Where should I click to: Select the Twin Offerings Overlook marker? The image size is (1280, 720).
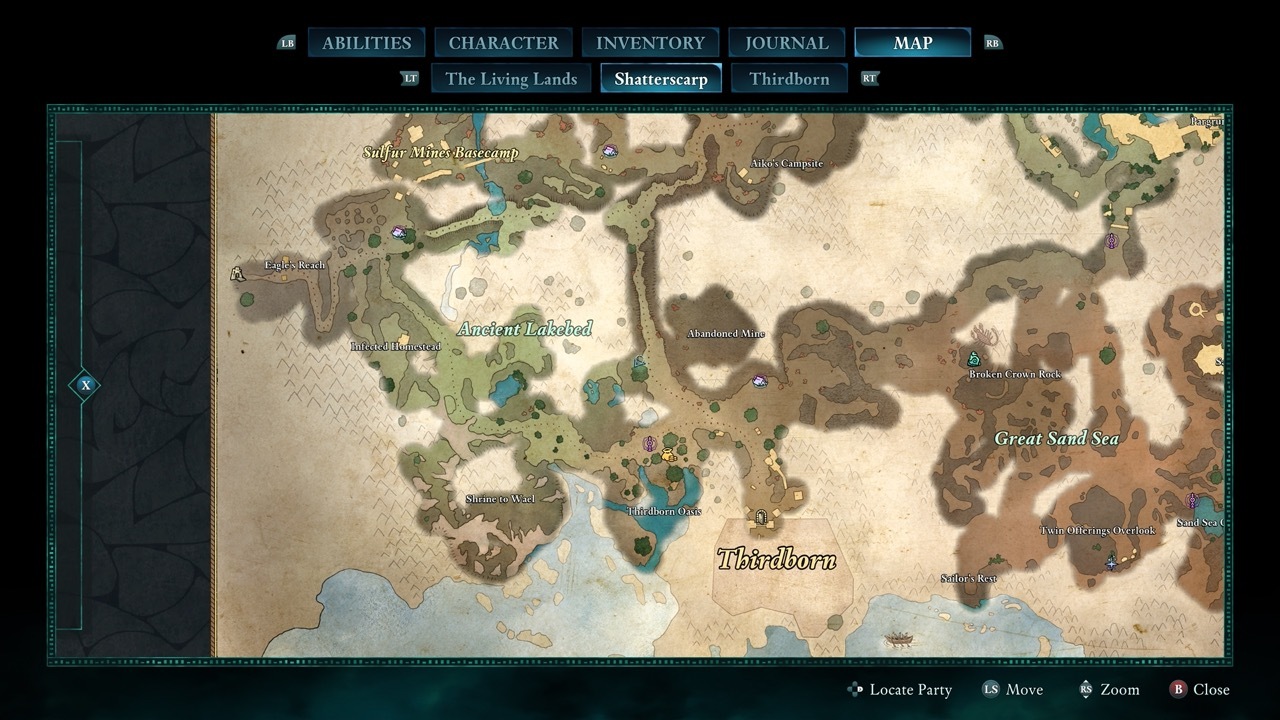coord(1111,563)
